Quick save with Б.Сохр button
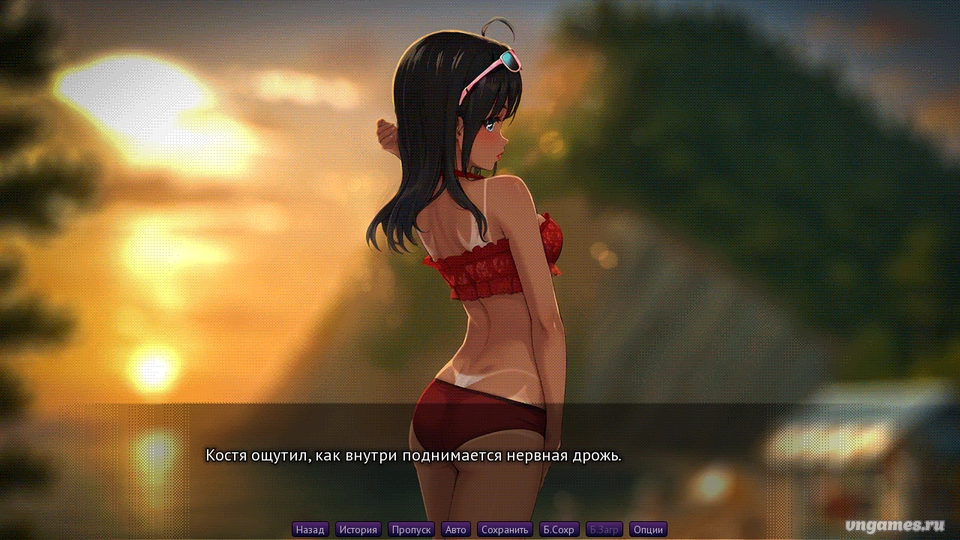960x540 pixels. 558,529
